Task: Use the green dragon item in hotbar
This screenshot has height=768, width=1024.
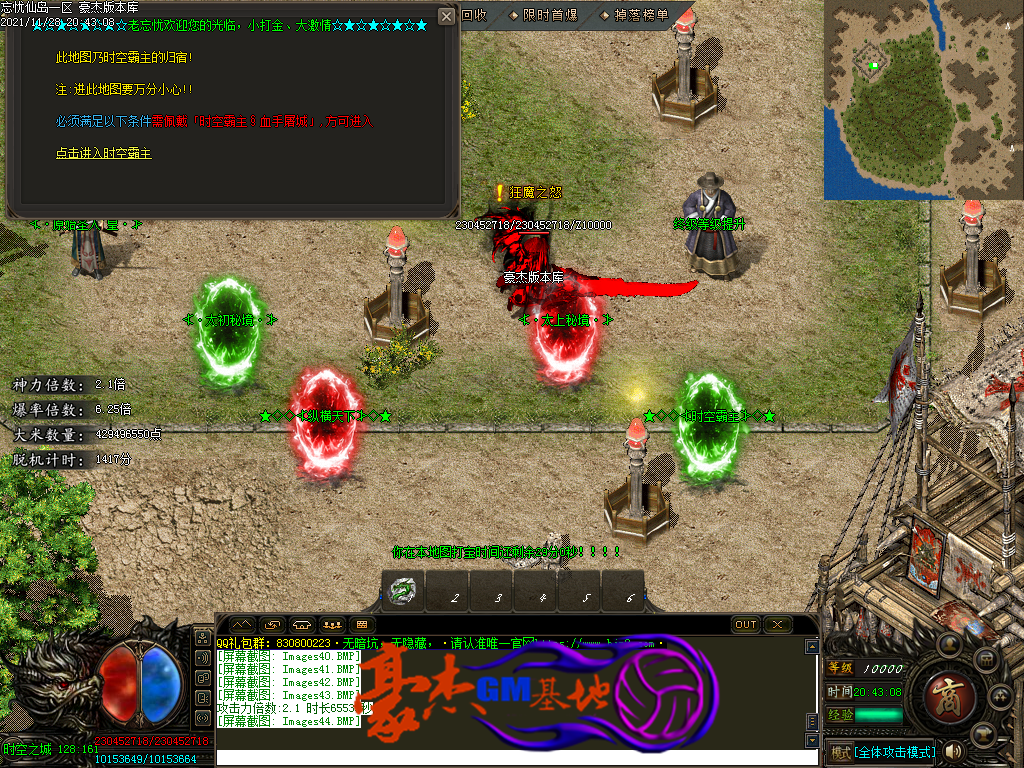Action: pyautogui.click(x=403, y=591)
